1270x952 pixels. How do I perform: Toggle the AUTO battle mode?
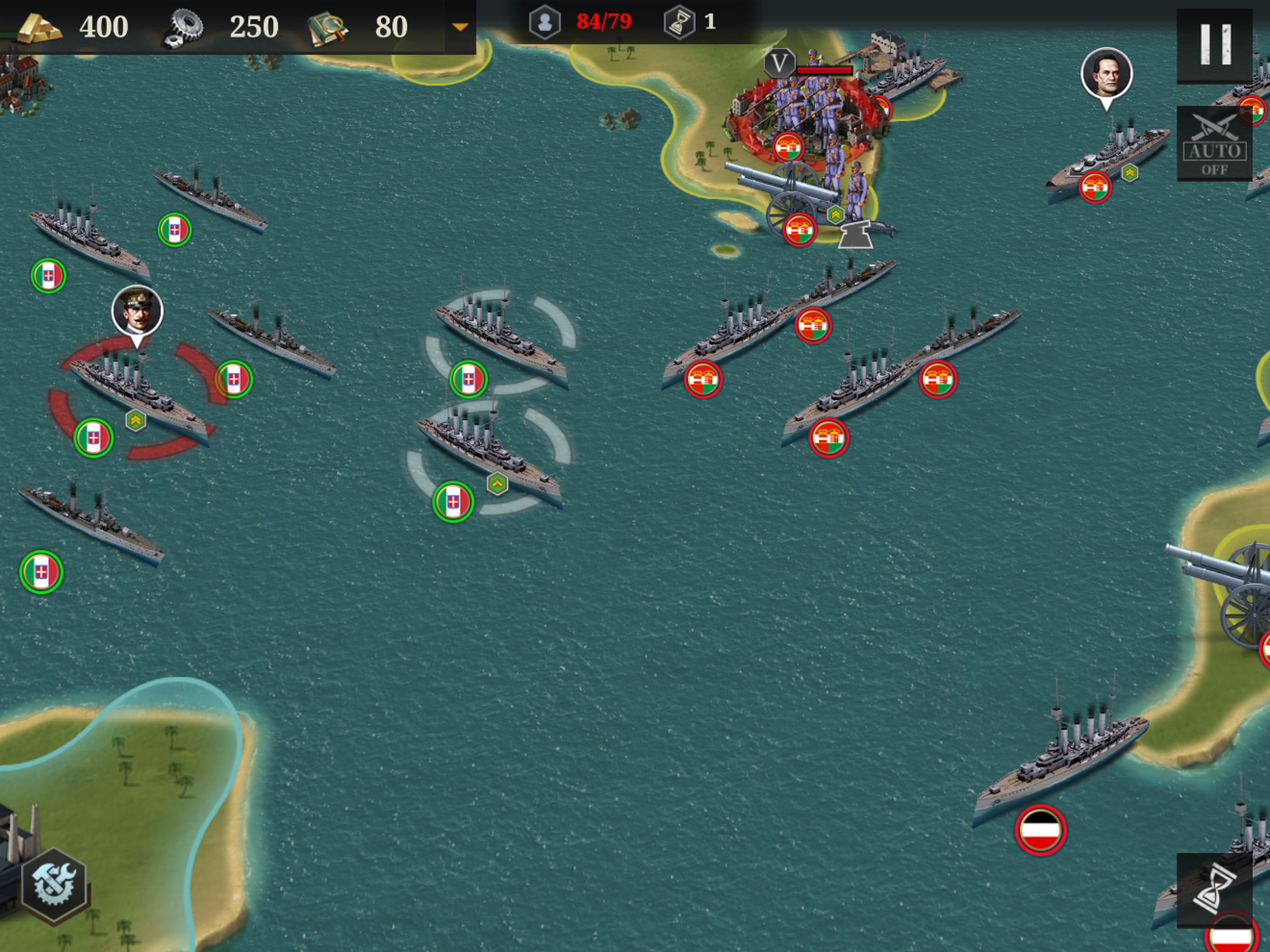1214,144
